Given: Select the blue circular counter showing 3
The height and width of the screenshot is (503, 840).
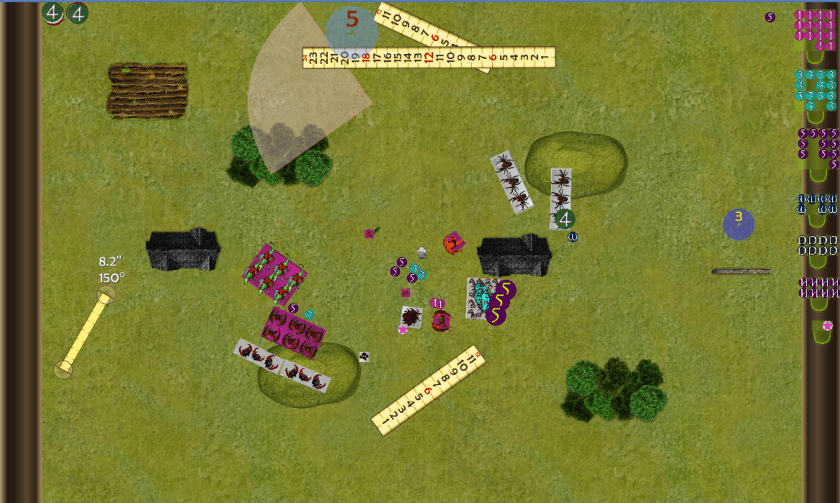Looking at the screenshot, I should [739, 224].
